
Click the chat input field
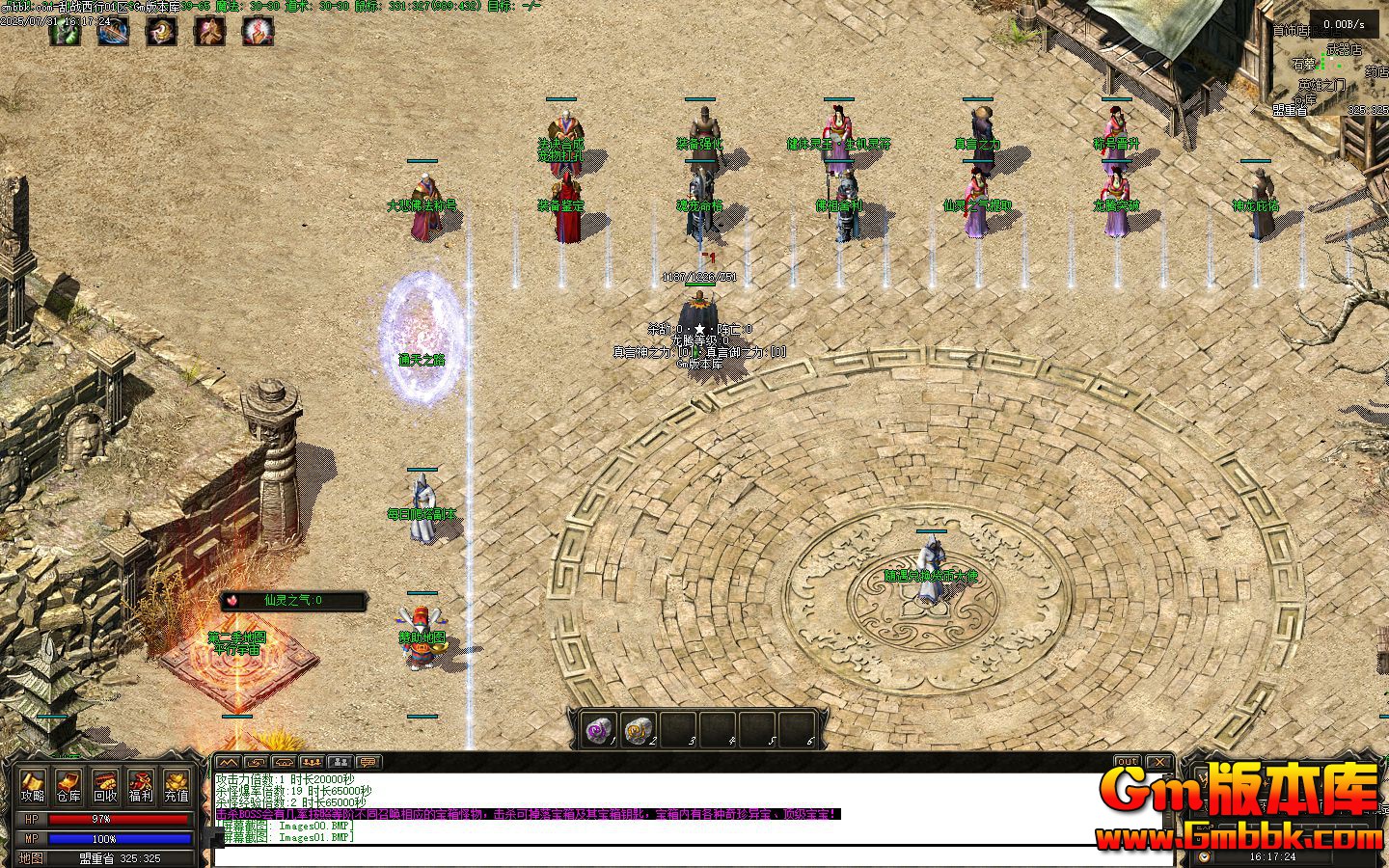pyautogui.click(x=675, y=856)
